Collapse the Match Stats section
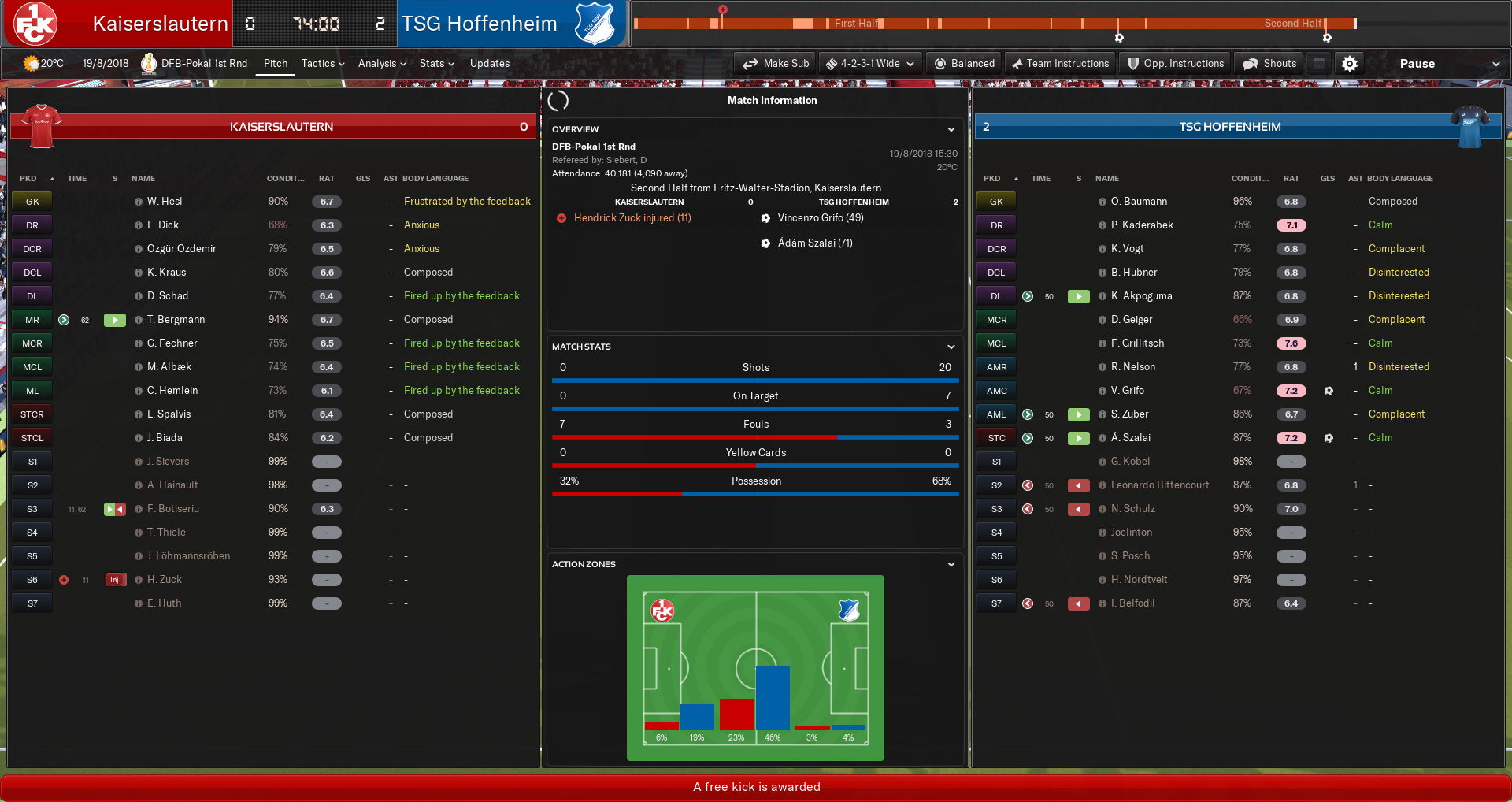This screenshot has height=802, width=1512. pyautogui.click(x=951, y=347)
